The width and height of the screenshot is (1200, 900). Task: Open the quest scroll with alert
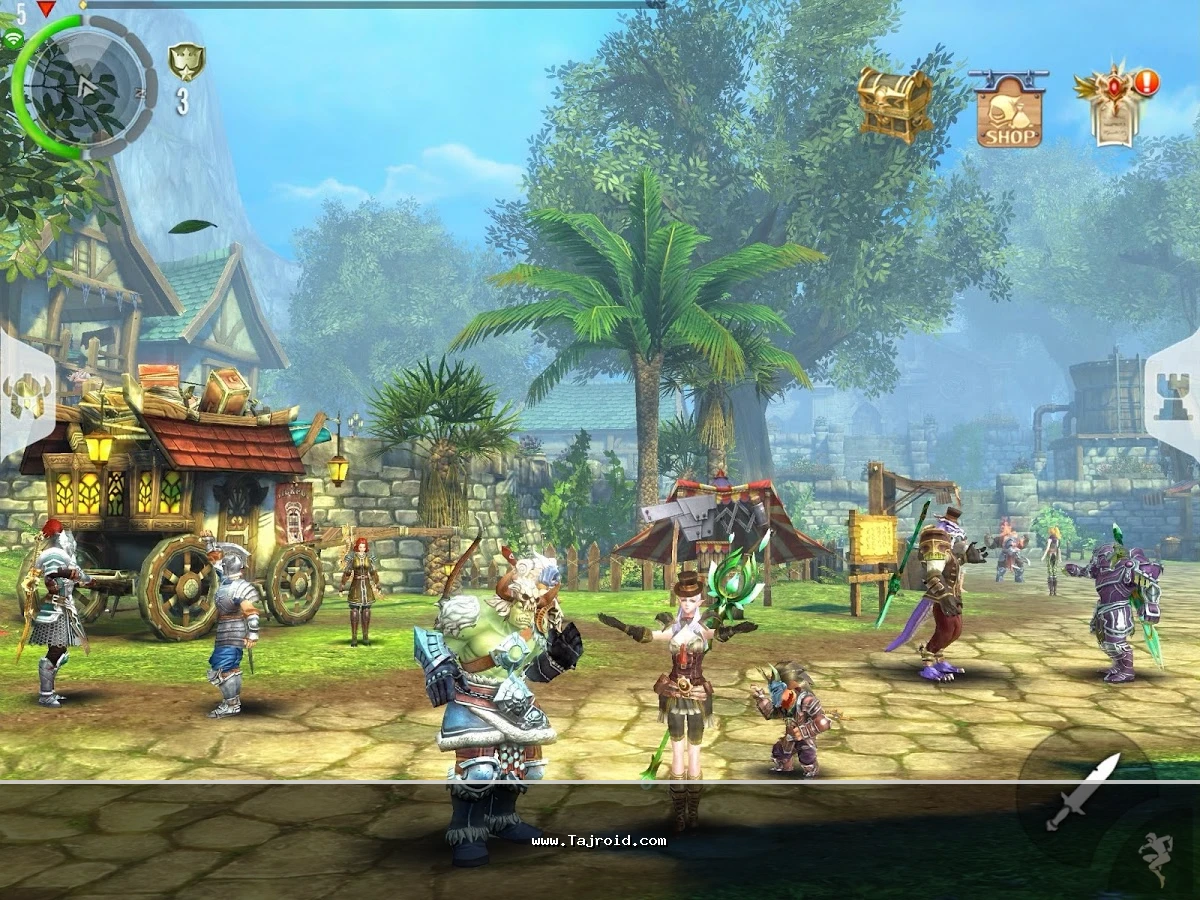(x=1115, y=107)
